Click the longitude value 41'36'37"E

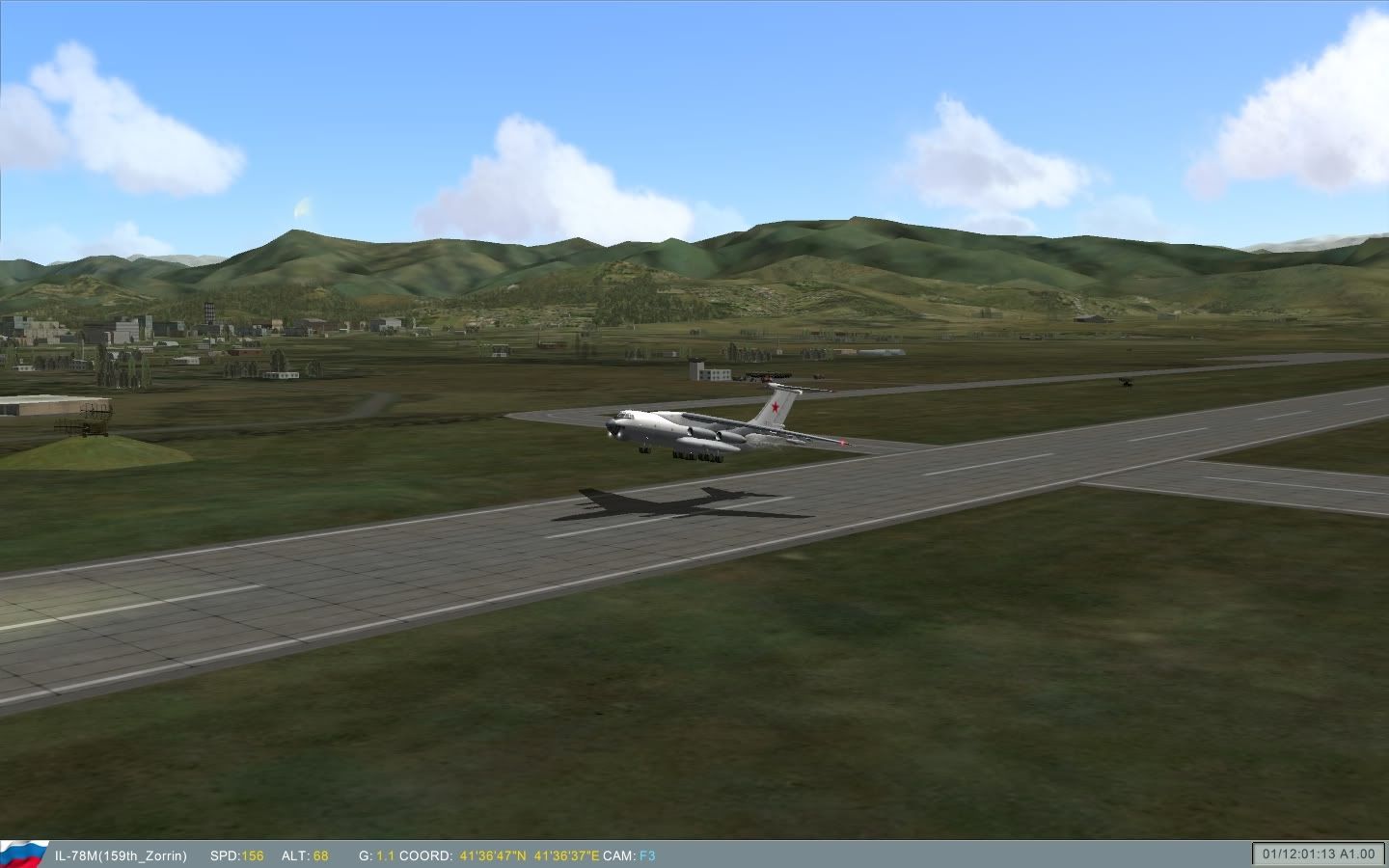coord(568,854)
